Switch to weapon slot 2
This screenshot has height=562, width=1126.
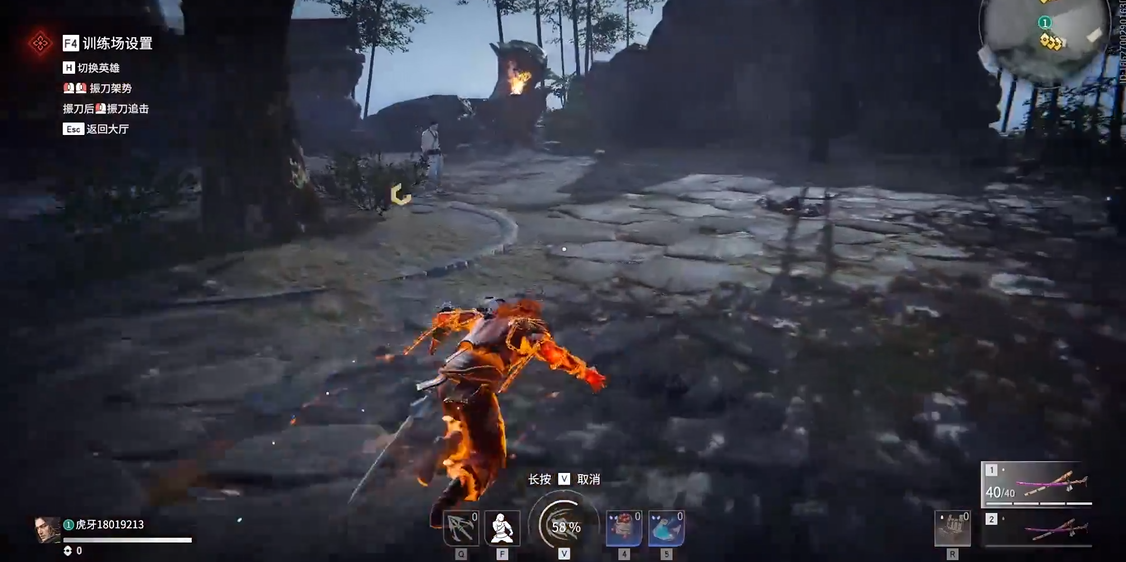pyautogui.click(x=1036, y=529)
